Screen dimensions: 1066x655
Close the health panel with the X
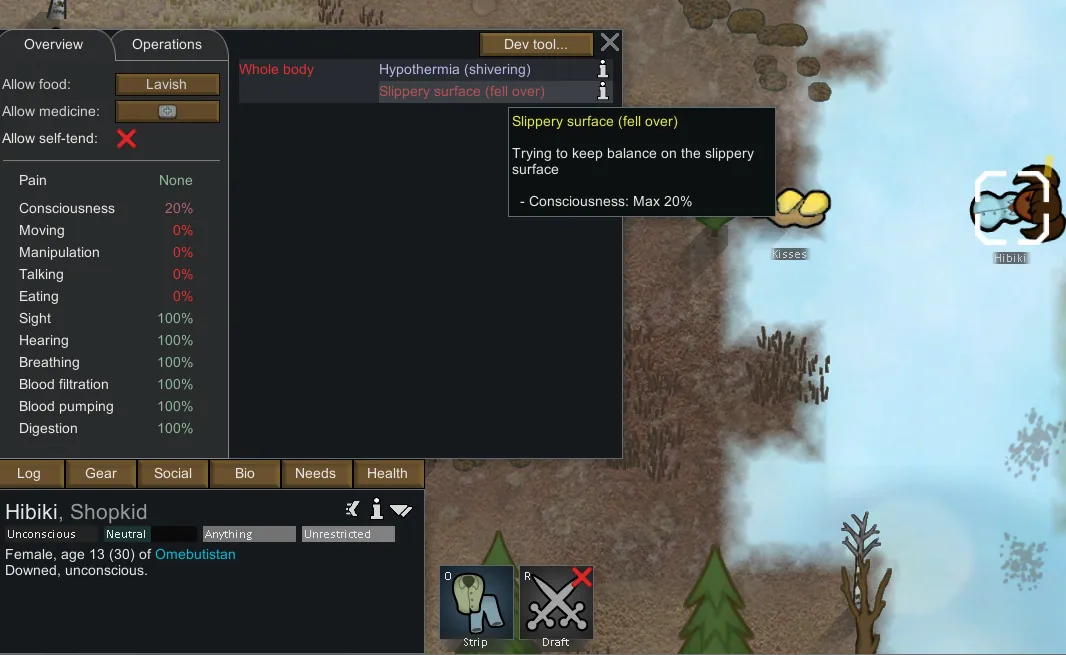coord(609,42)
